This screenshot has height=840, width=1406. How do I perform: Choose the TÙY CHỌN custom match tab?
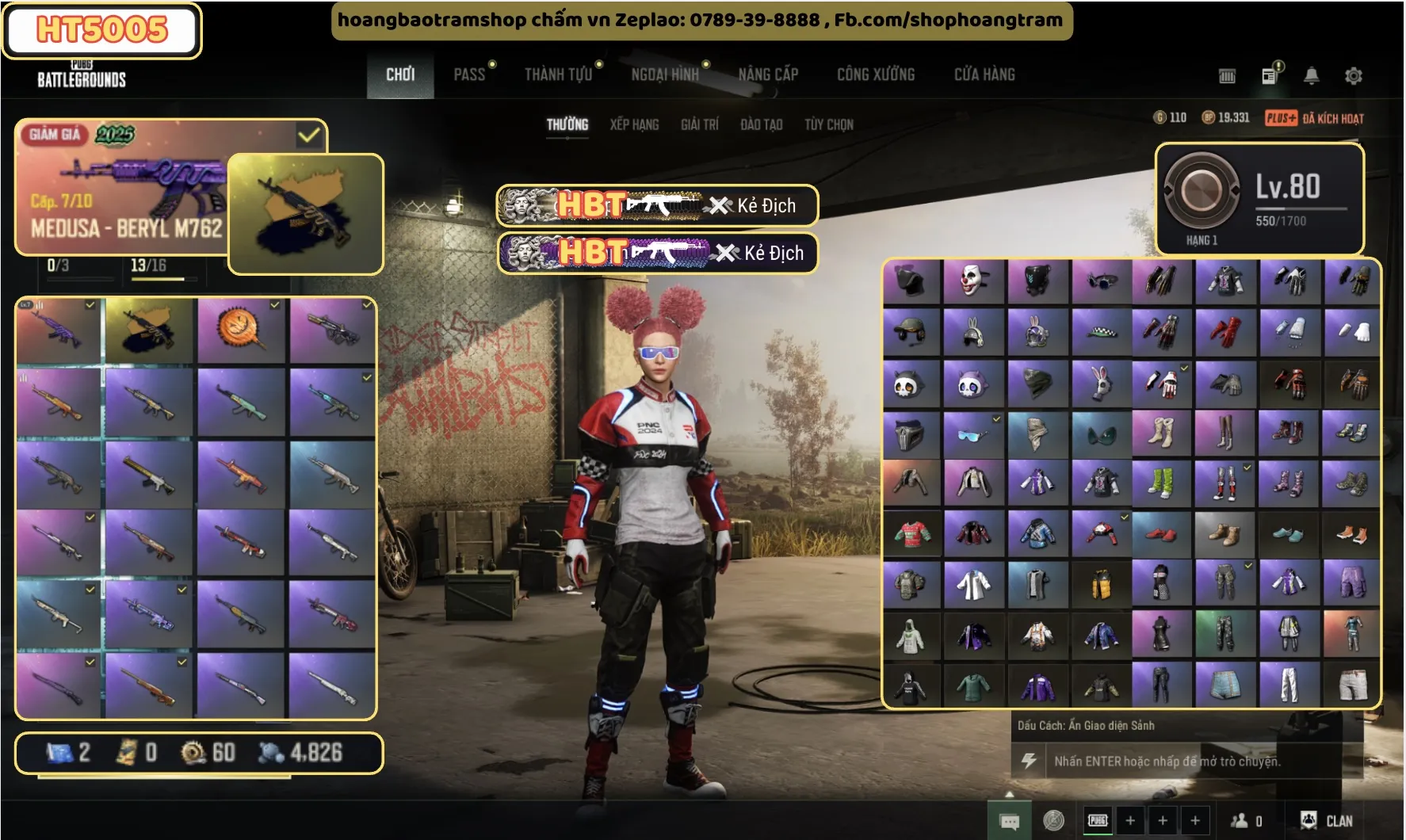(829, 125)
